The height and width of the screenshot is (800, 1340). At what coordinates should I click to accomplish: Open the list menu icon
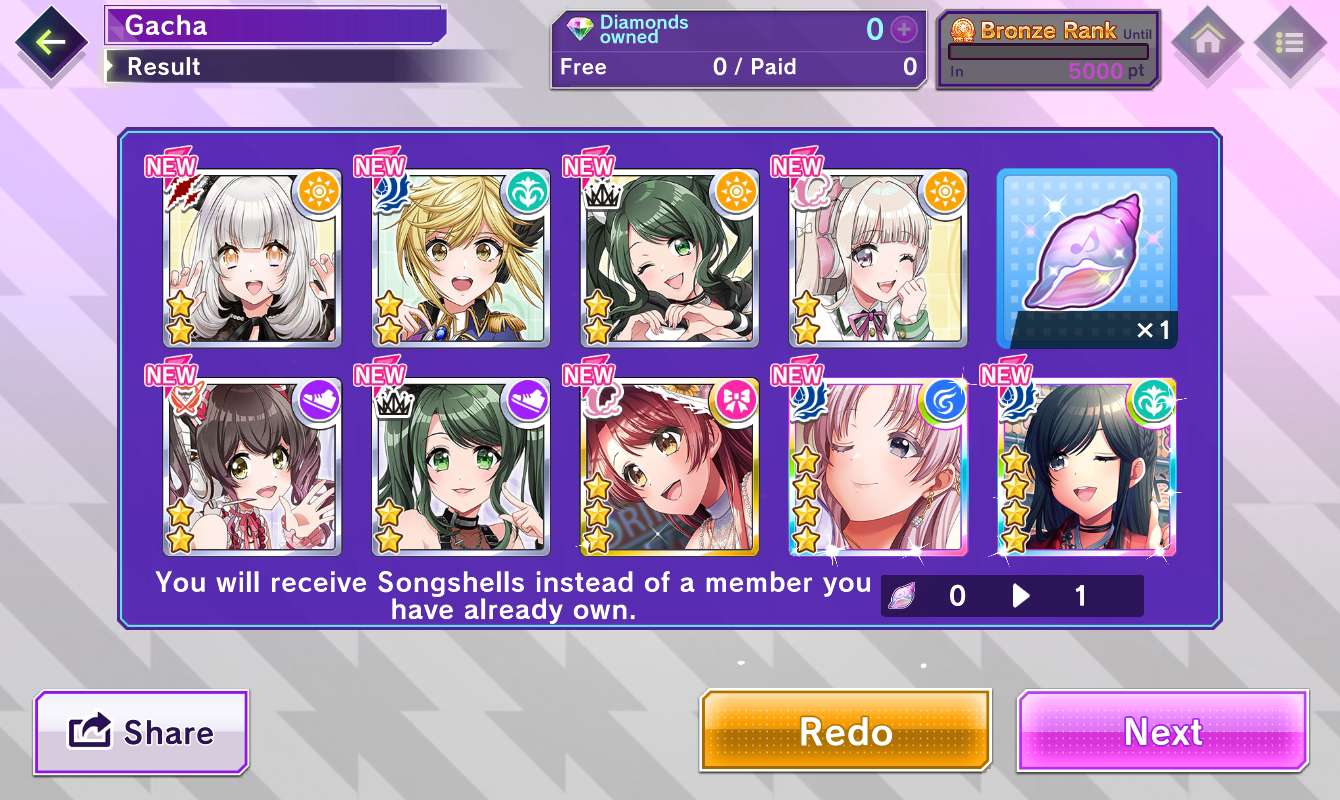tap(1289, 42)
